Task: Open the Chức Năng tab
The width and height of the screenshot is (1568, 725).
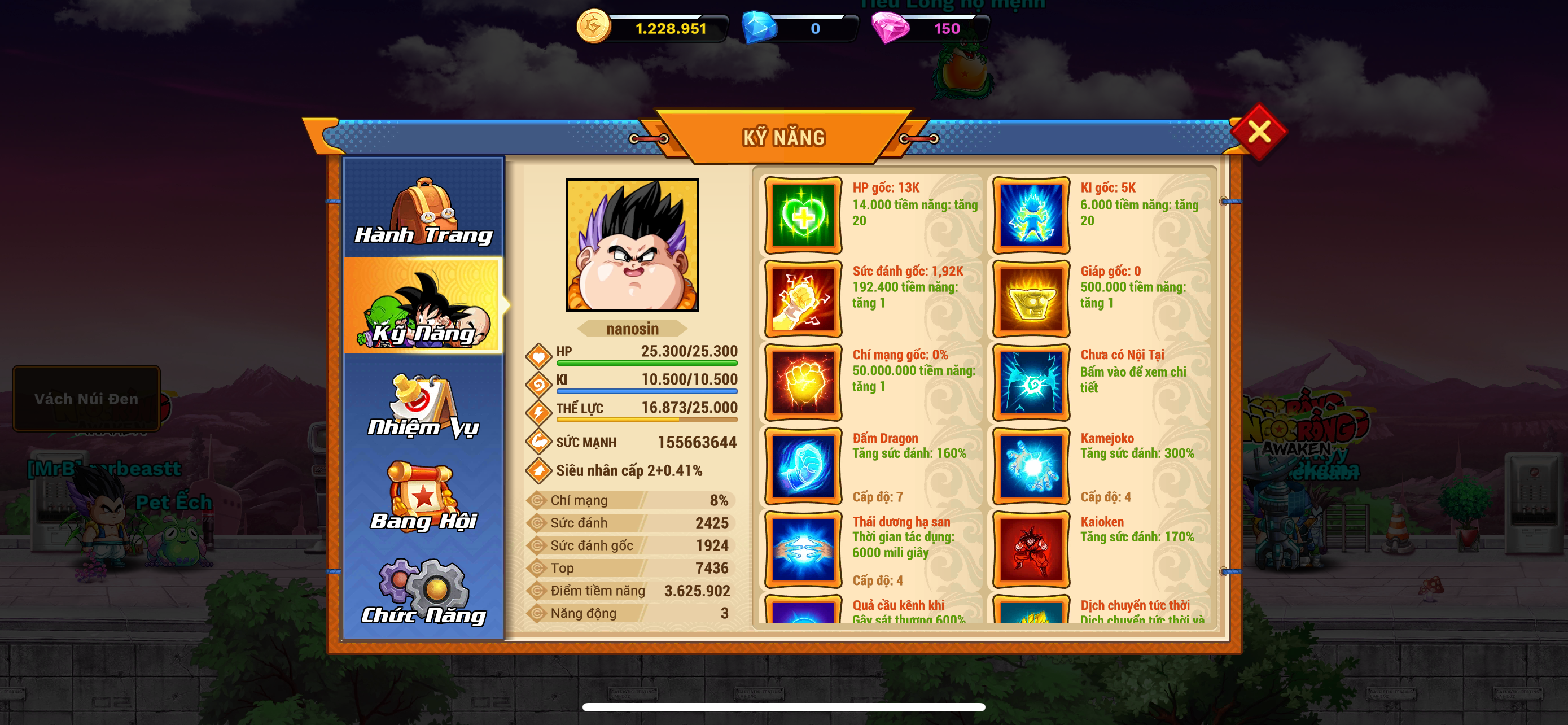Action: [424, 592]
